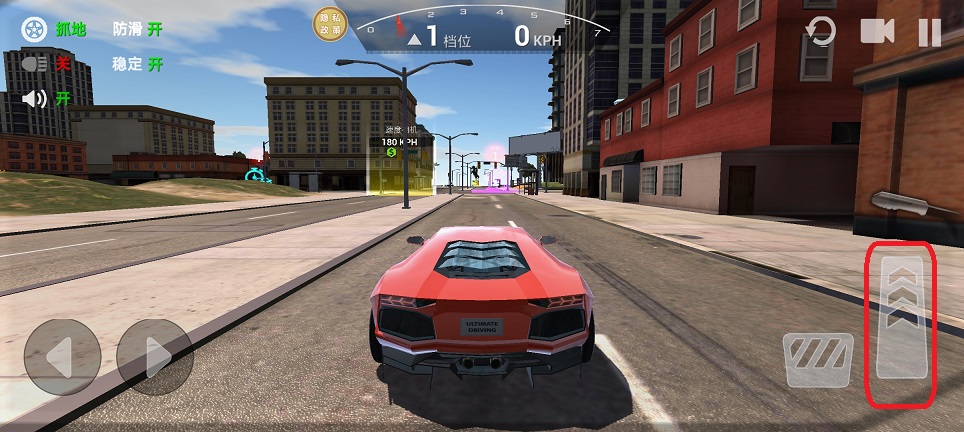The height and width of the screenshot is (432, 964).
Task: Hit the brake pedal with diagonal stripes
Action: [x=817, y=359]
